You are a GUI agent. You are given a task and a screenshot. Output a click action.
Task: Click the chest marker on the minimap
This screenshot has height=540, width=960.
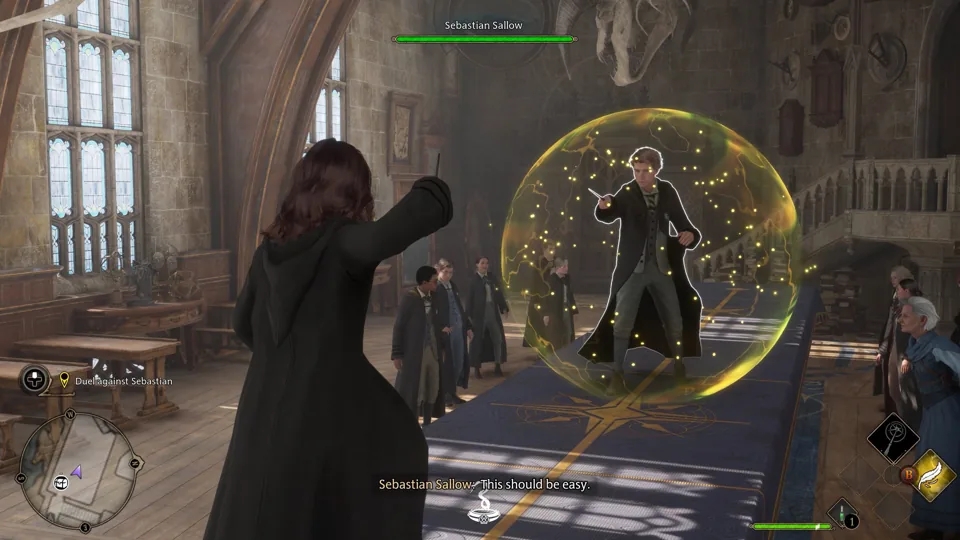[x=61, y=482]
